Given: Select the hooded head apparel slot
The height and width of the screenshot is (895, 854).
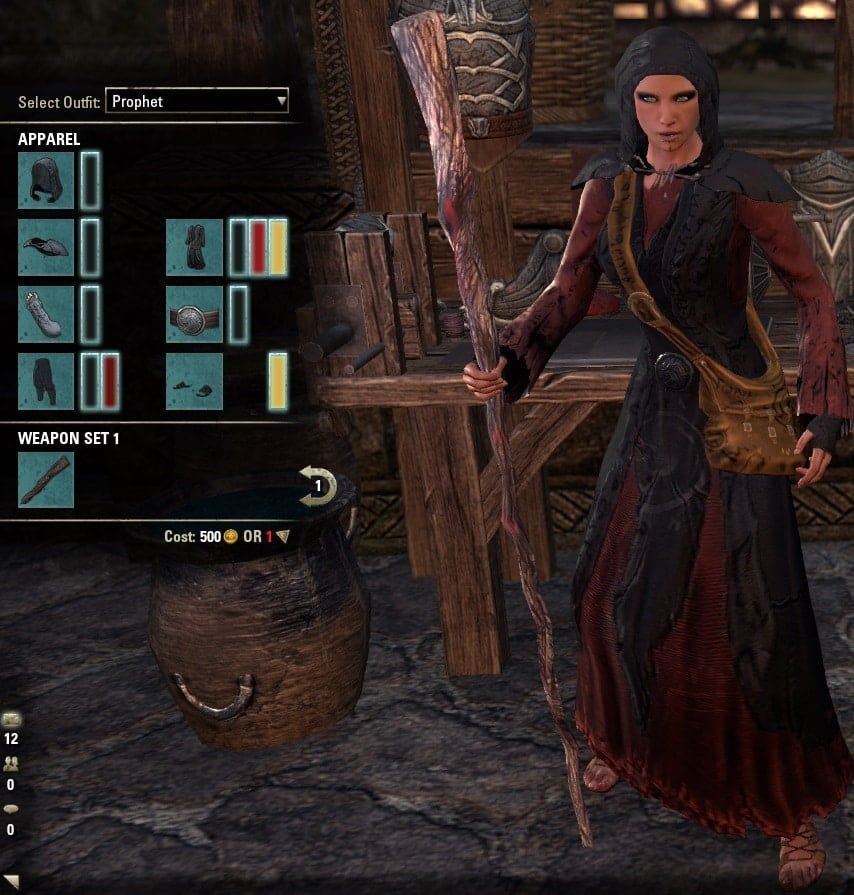Looking at the screenshot, I should coord(46,180).
